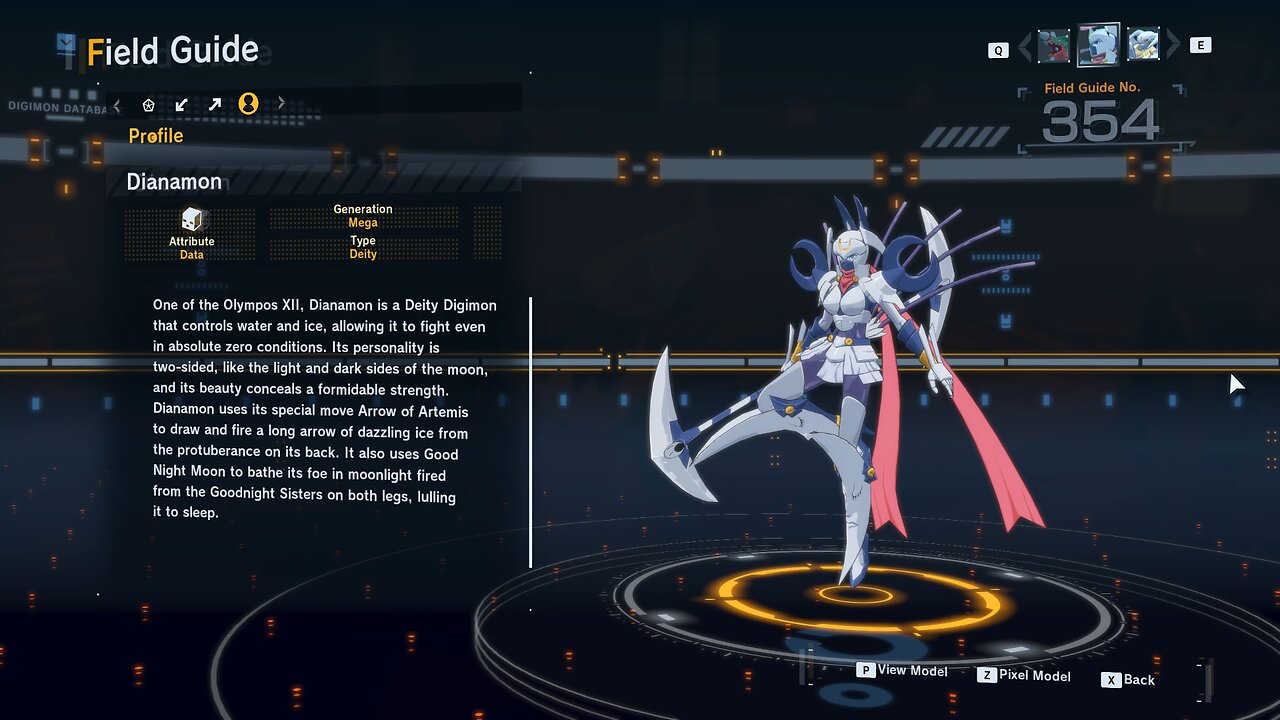Viewport: 1280px width, 720px height.
Task: Choose the View Model option
Action: tap(902, 671)
